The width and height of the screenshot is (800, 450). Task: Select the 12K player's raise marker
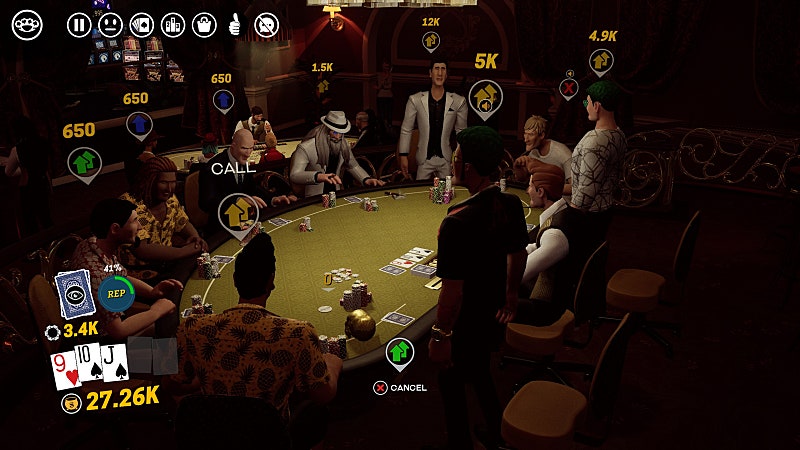[x=431, y=41]
